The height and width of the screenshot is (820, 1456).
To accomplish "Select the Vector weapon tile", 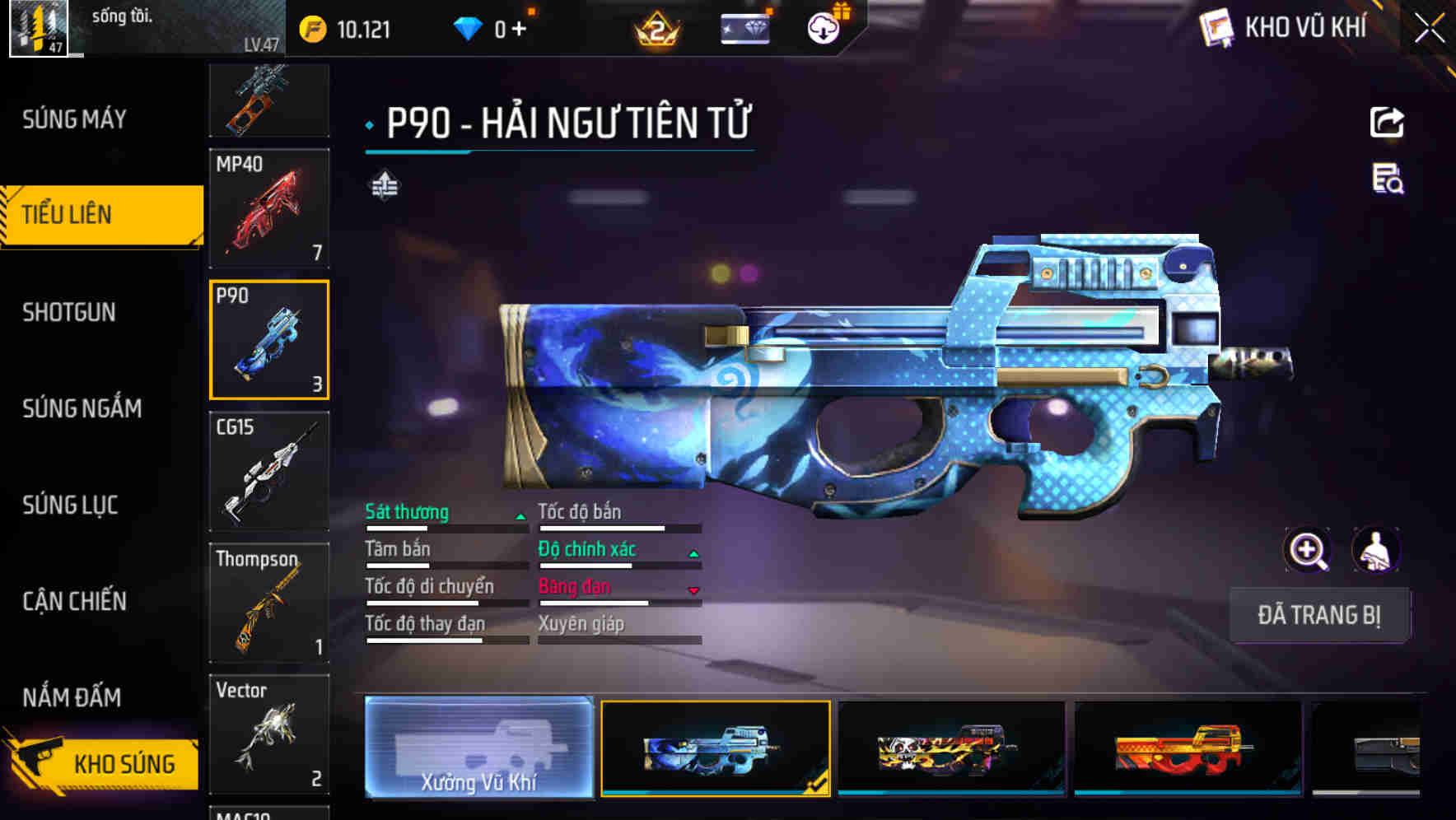I will point(269,734).
